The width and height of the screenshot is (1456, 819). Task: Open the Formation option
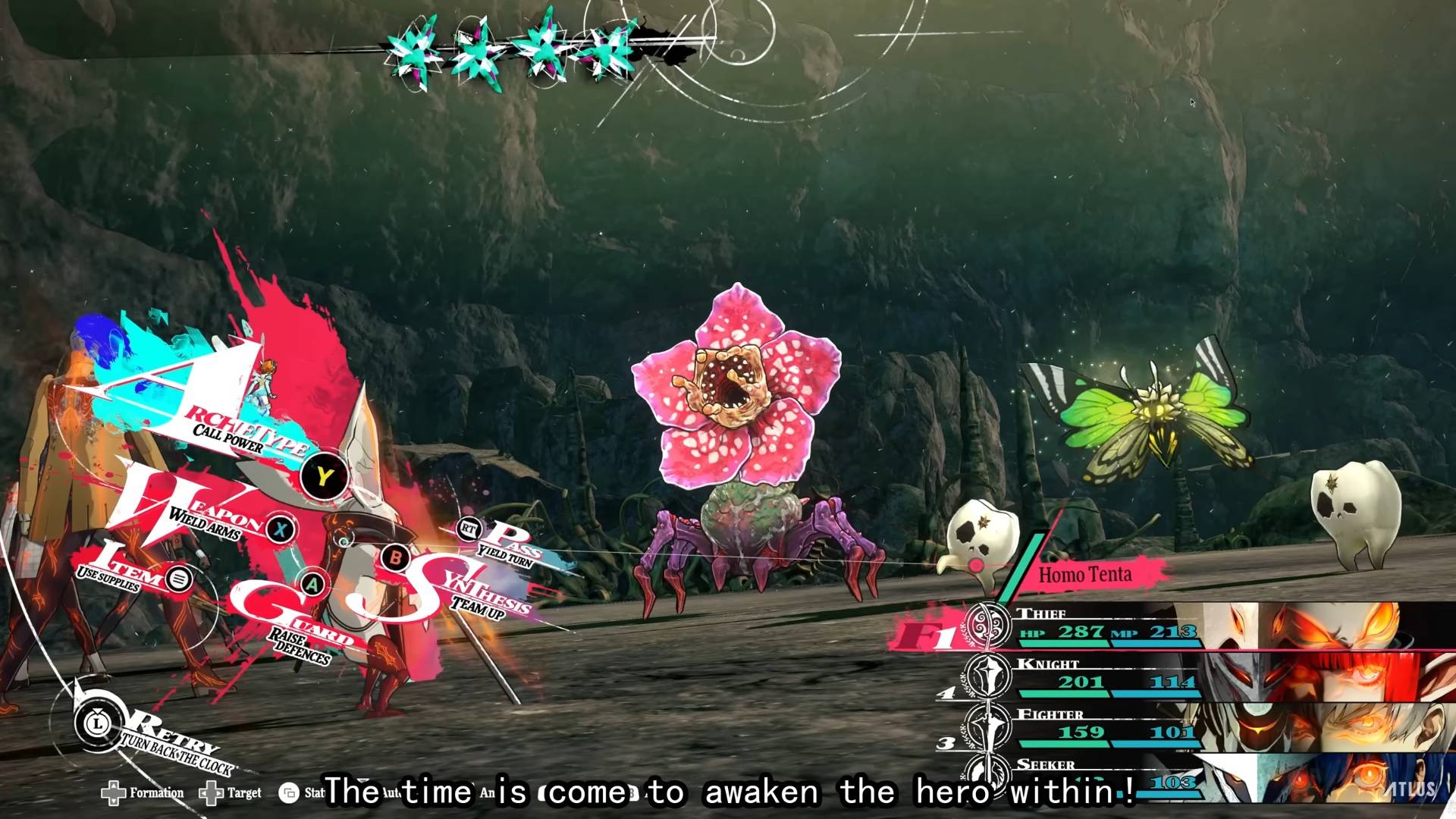coord(143,793)
